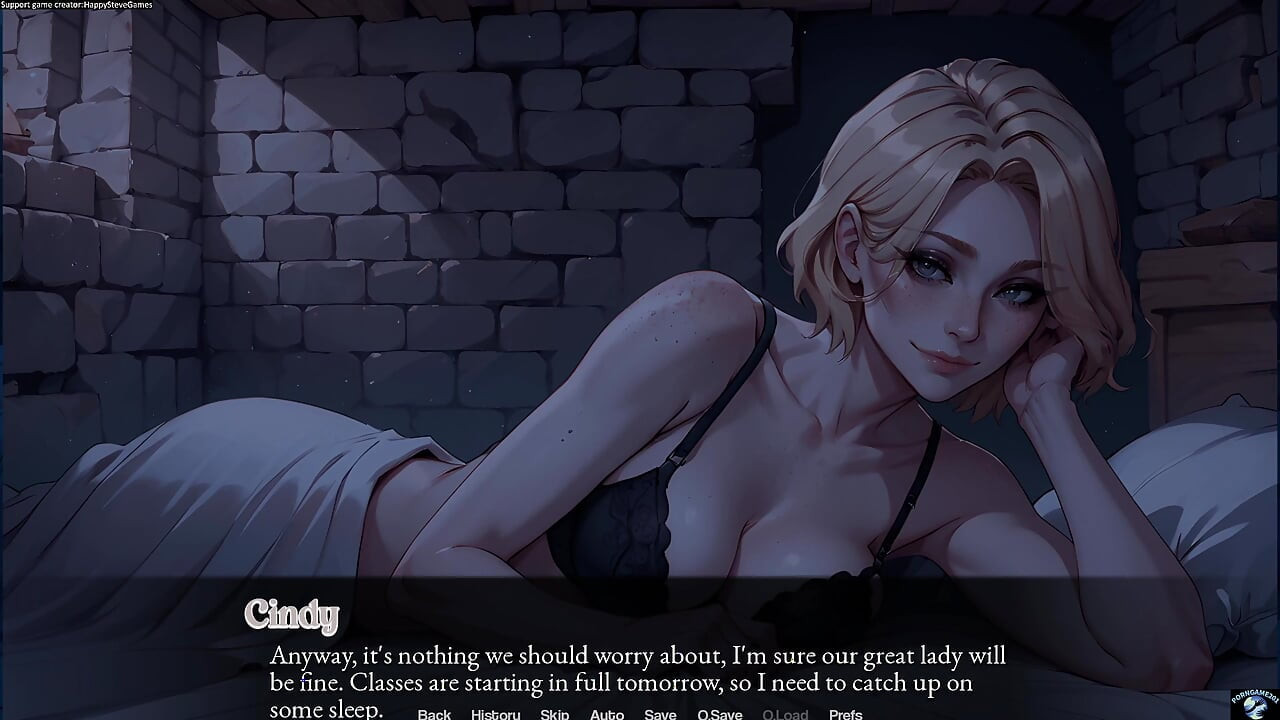Activate Skip to fast-forward dialogue
Screen dimensions: 1280x720
(x=554, y=714)
